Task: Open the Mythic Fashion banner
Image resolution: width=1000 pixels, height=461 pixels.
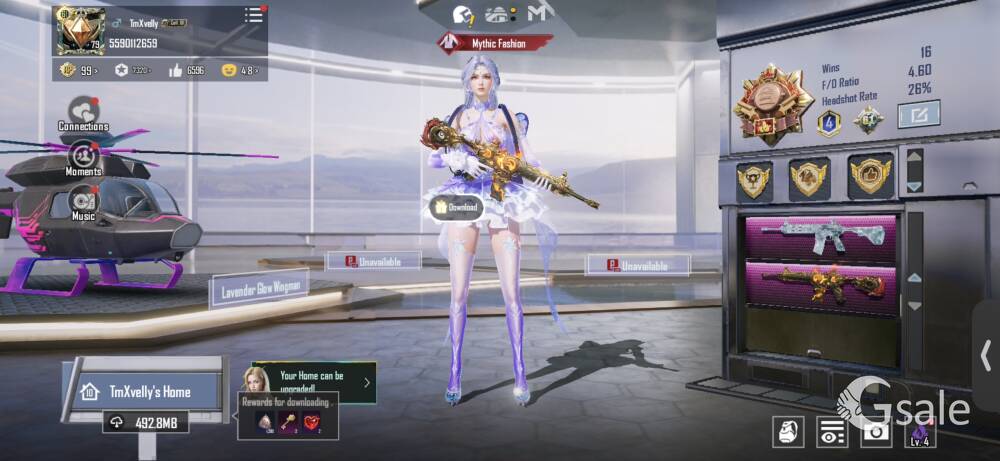Action: (x=496, y=42)
